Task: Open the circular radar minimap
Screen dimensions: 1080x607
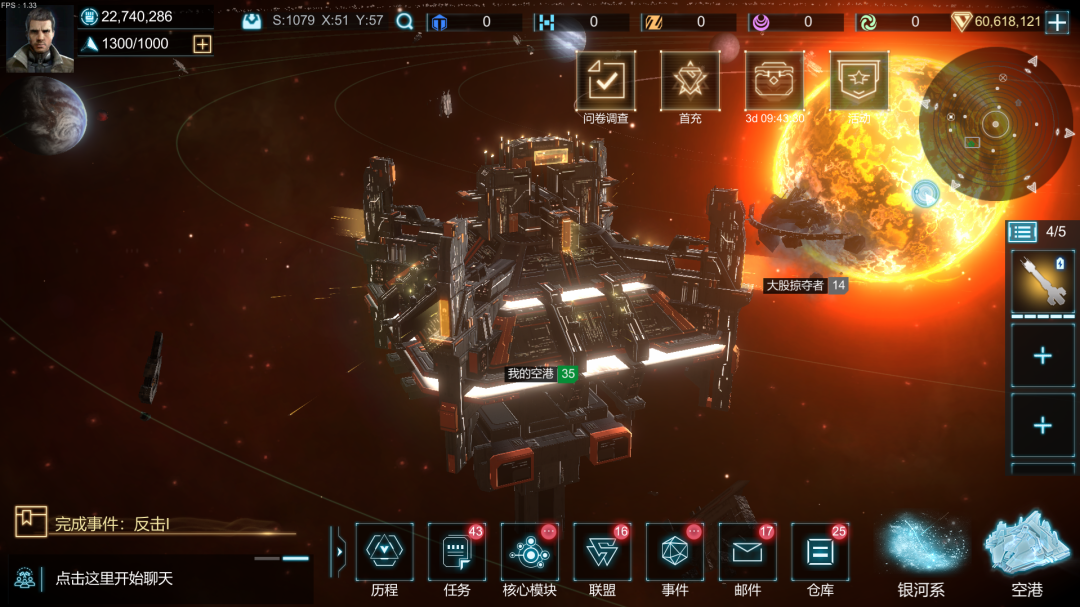Action: point(995,124)
